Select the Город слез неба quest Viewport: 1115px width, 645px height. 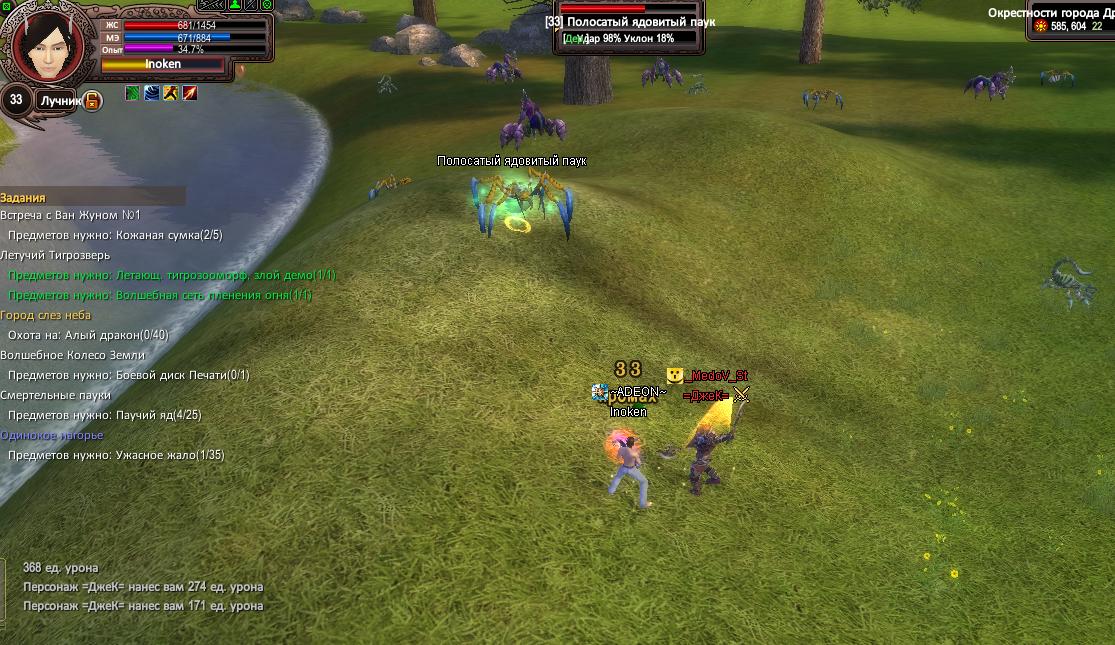tap(45, 315)
